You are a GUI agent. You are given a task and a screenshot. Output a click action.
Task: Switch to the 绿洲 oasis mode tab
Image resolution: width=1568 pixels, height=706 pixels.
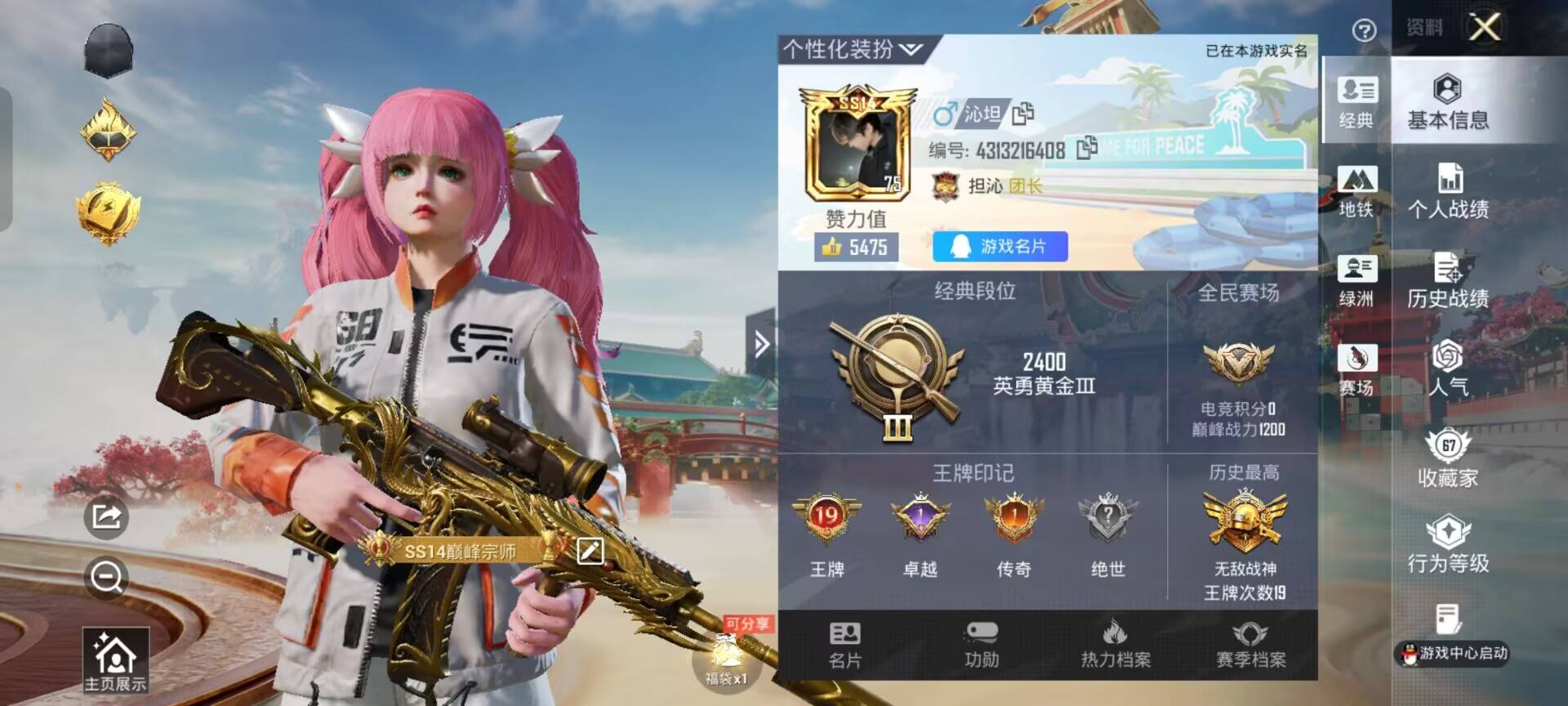pos(1357,282)
